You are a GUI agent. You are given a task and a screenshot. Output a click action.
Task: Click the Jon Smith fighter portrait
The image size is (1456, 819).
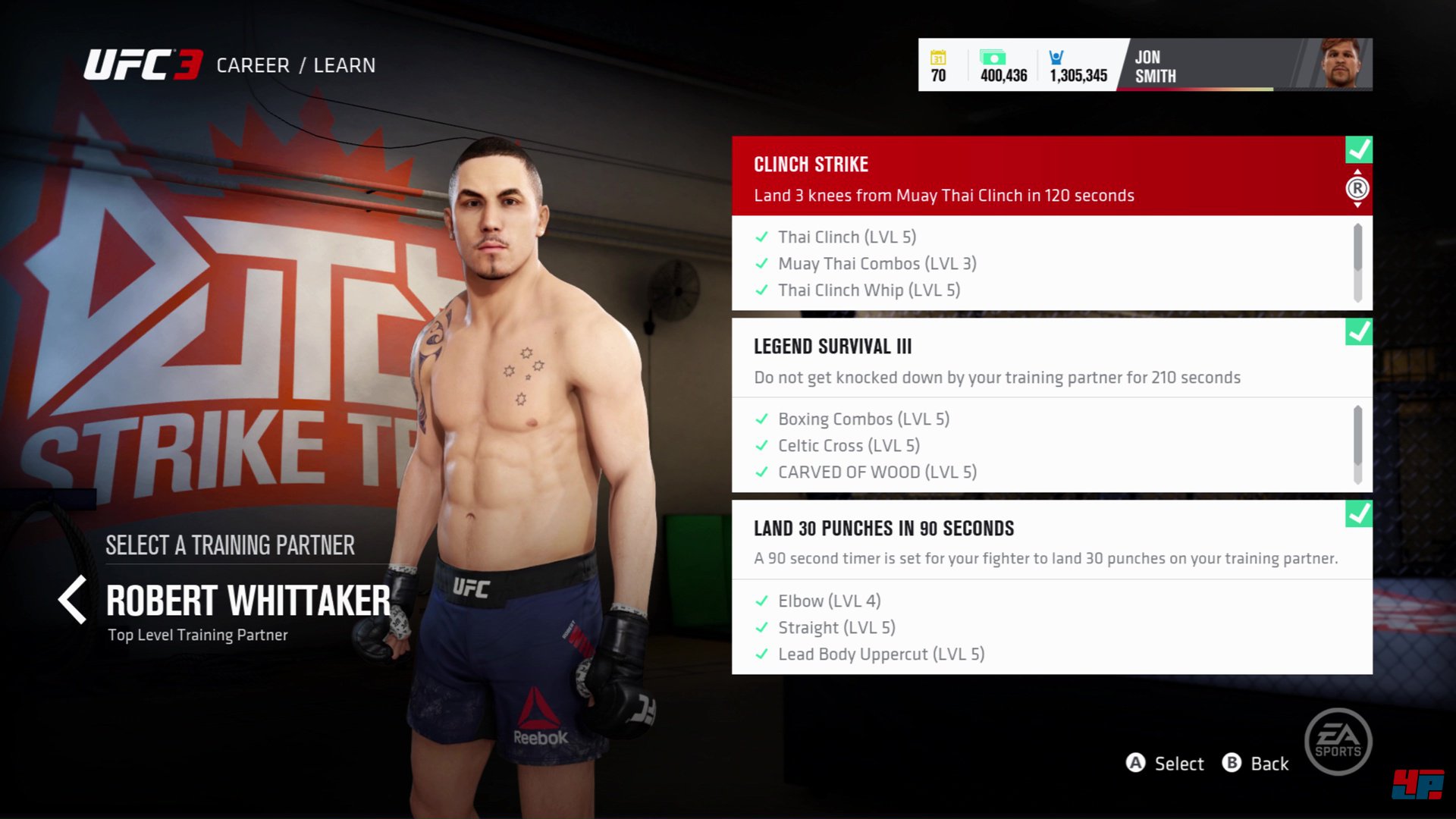[1341, 64]
